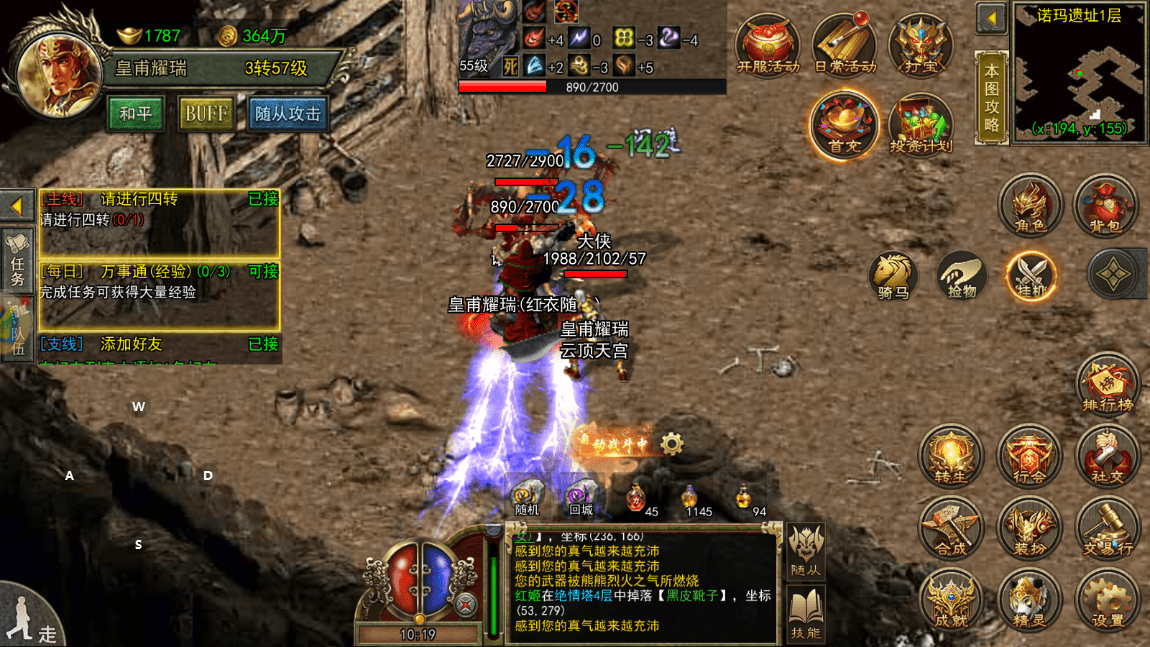Open the 背包 backpack
Image resolution: width=1150 pixels, height=647 pixels.
point(1105,206)
